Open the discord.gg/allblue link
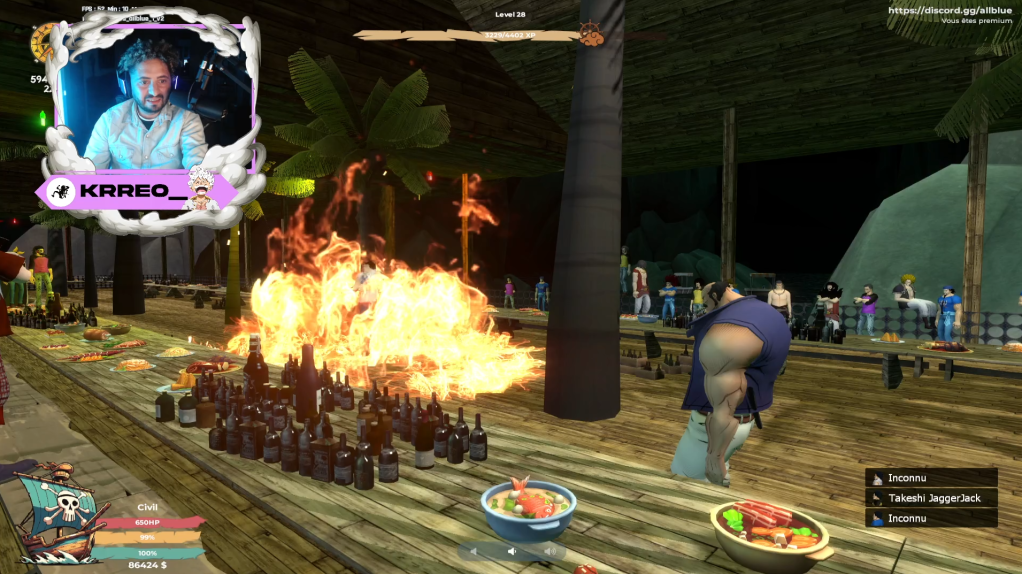This screenshot has width=1022, height=574. [943, 10]
